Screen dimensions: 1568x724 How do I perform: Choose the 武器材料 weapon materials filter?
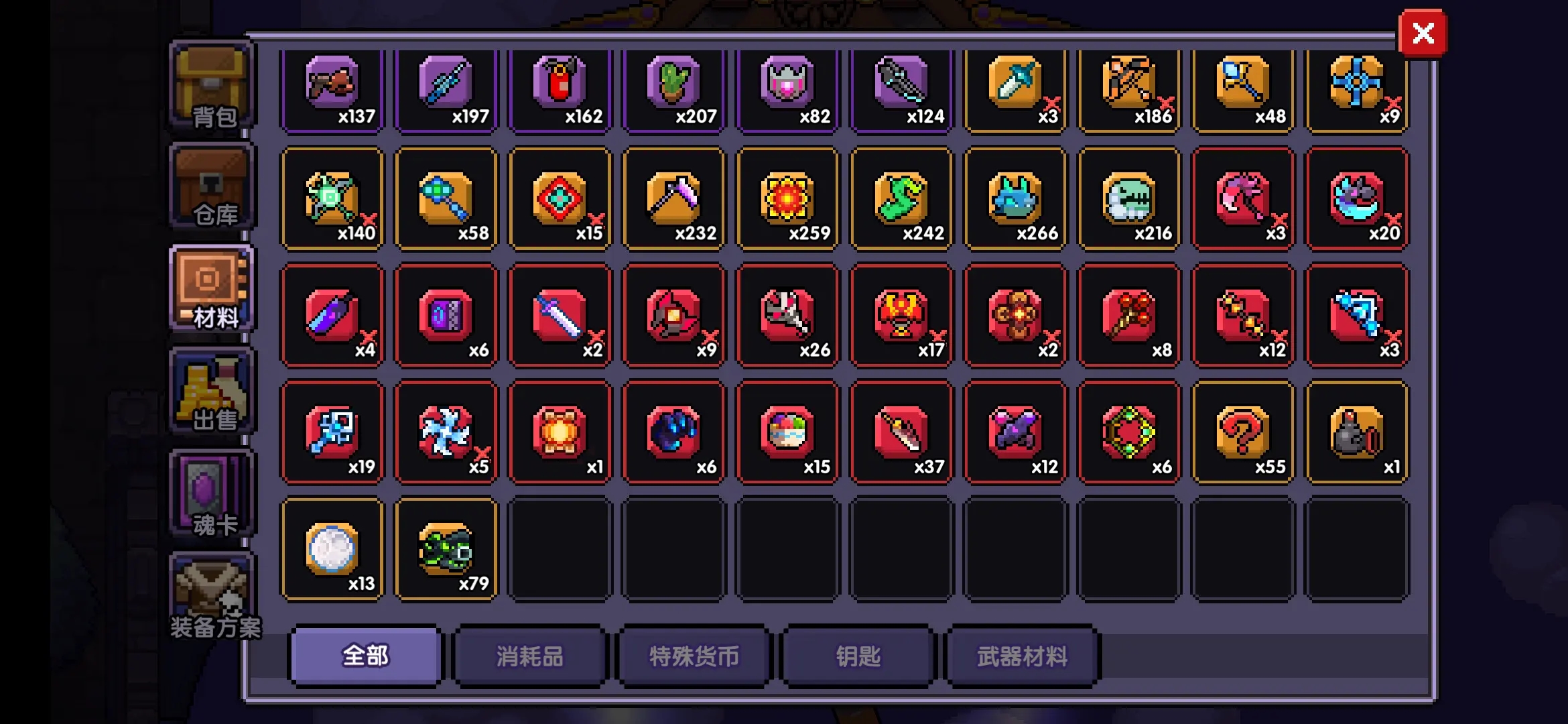click(1022, 656)
